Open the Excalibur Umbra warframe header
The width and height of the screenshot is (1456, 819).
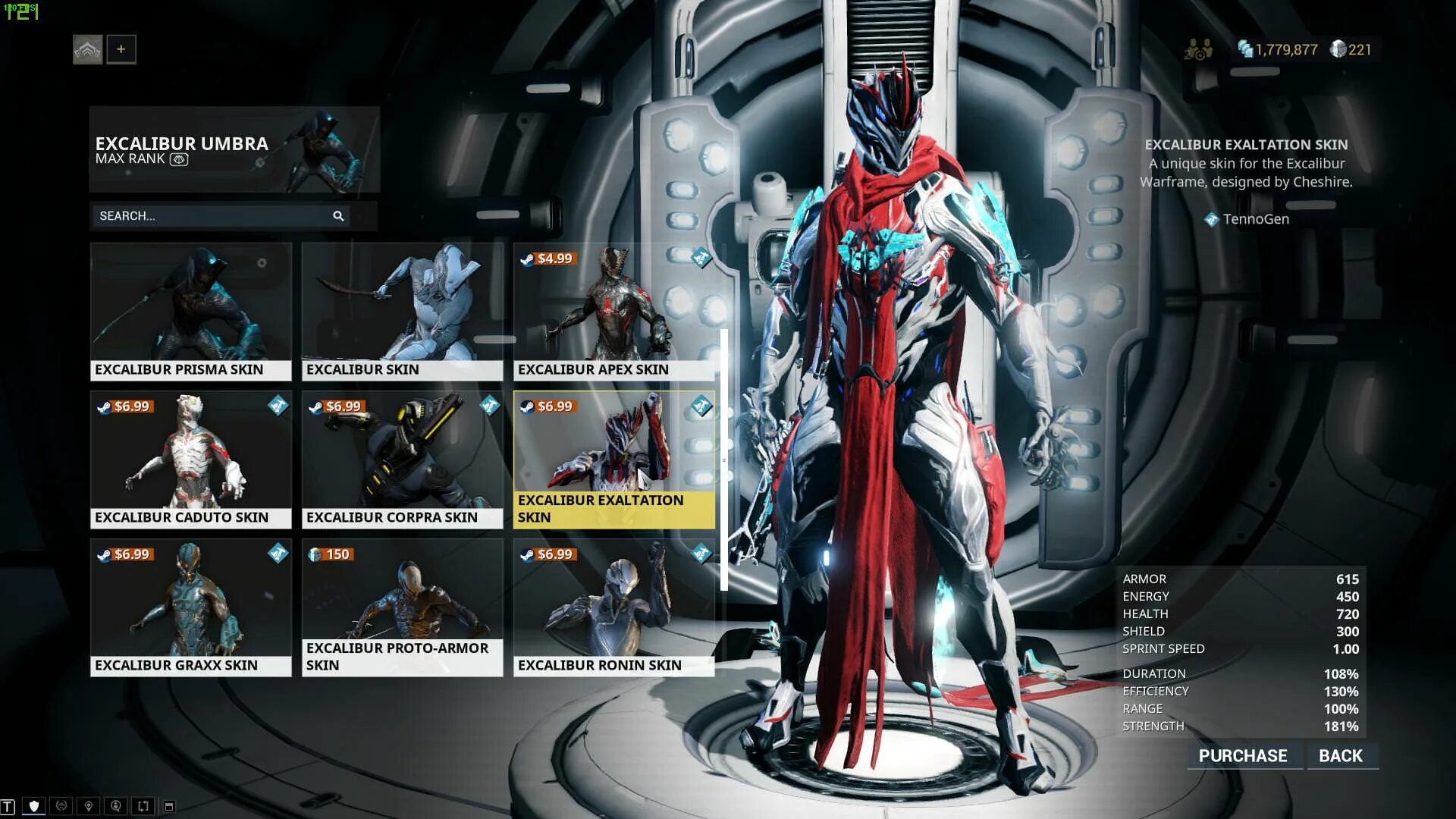click(x=234, y=149)
